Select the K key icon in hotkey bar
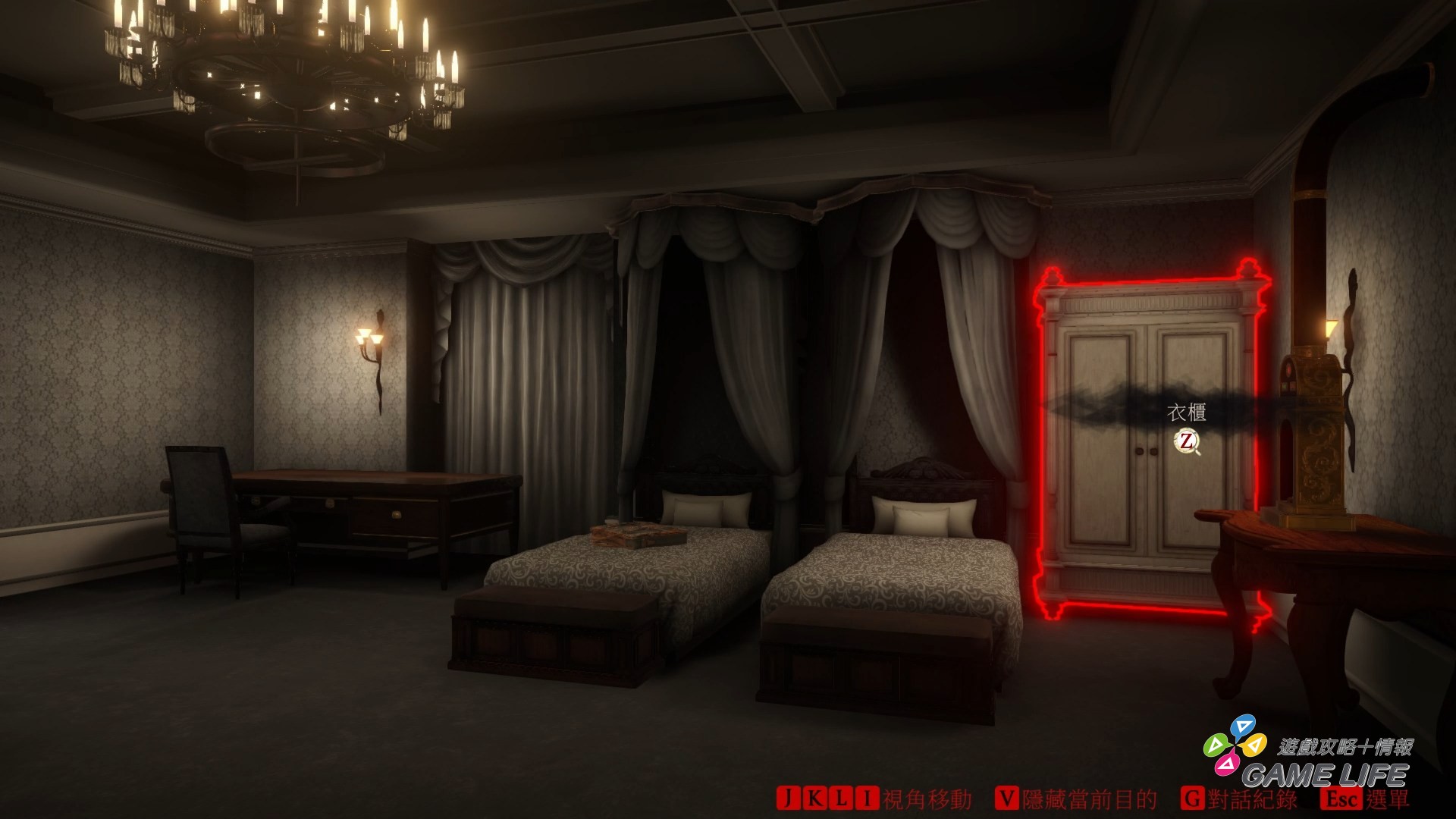 tap(814, 799)
